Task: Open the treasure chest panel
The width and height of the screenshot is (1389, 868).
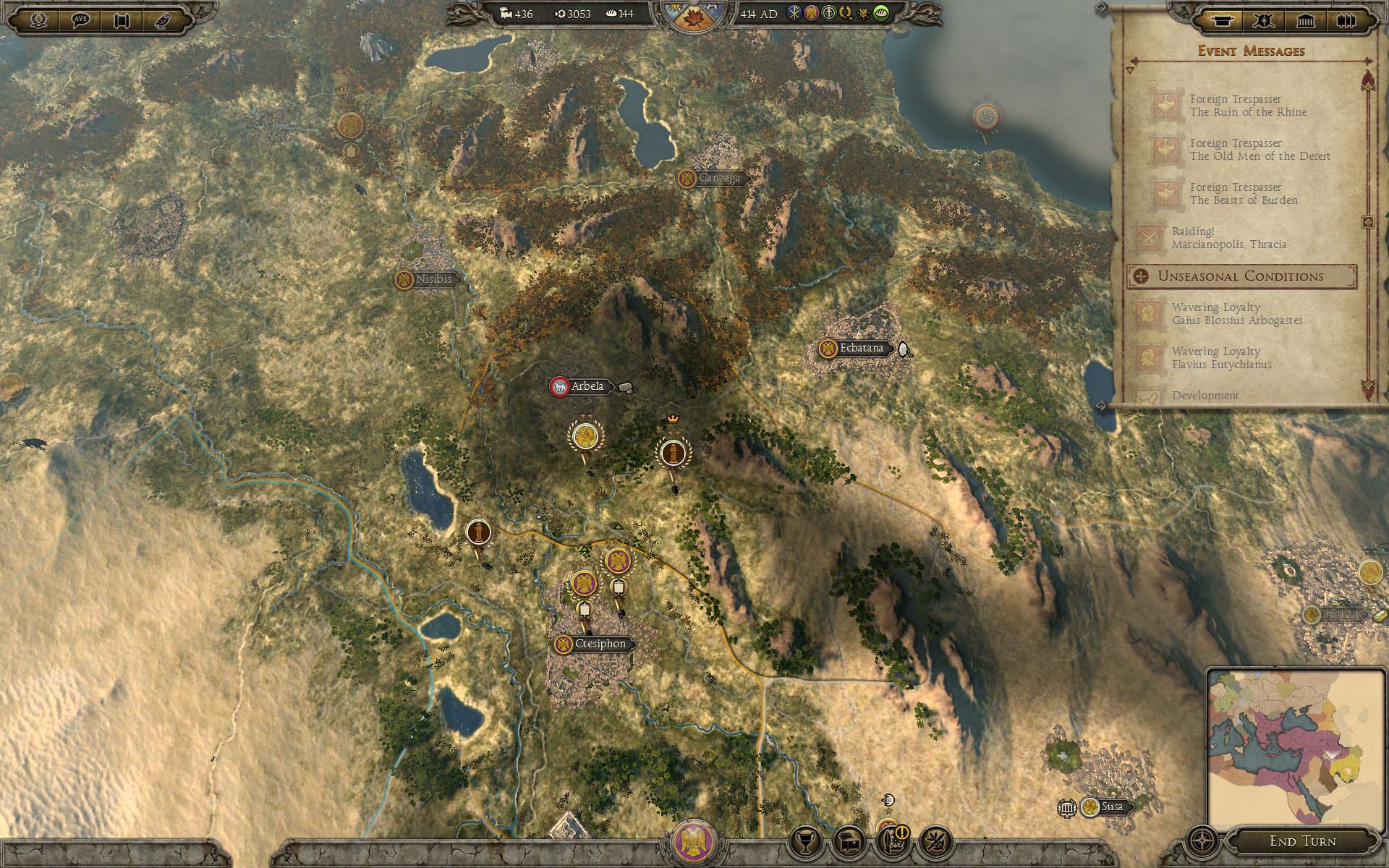Action: coord(849,841)
